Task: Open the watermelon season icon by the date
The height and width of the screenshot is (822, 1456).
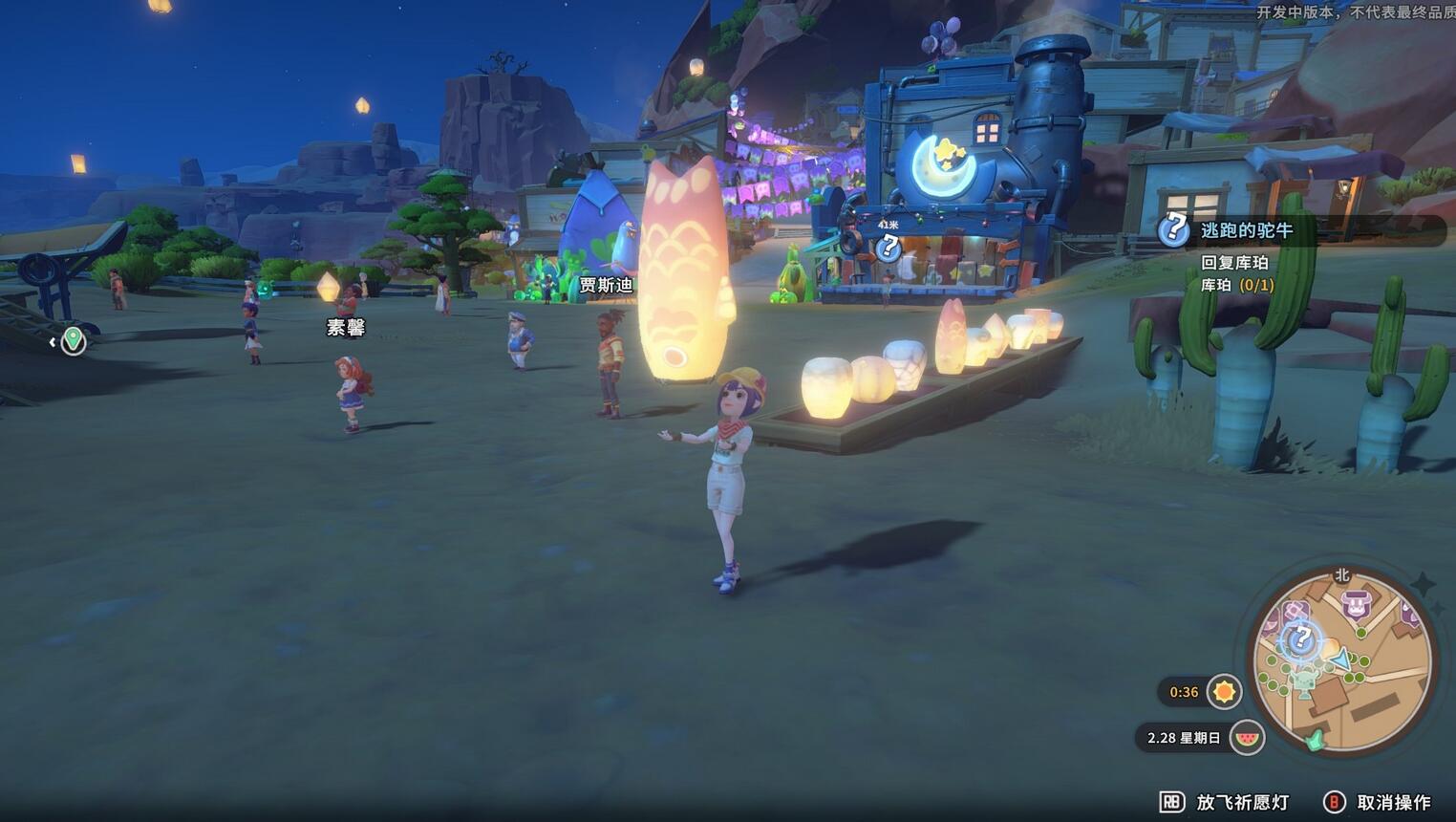Action: click(x=1247, y=738)
